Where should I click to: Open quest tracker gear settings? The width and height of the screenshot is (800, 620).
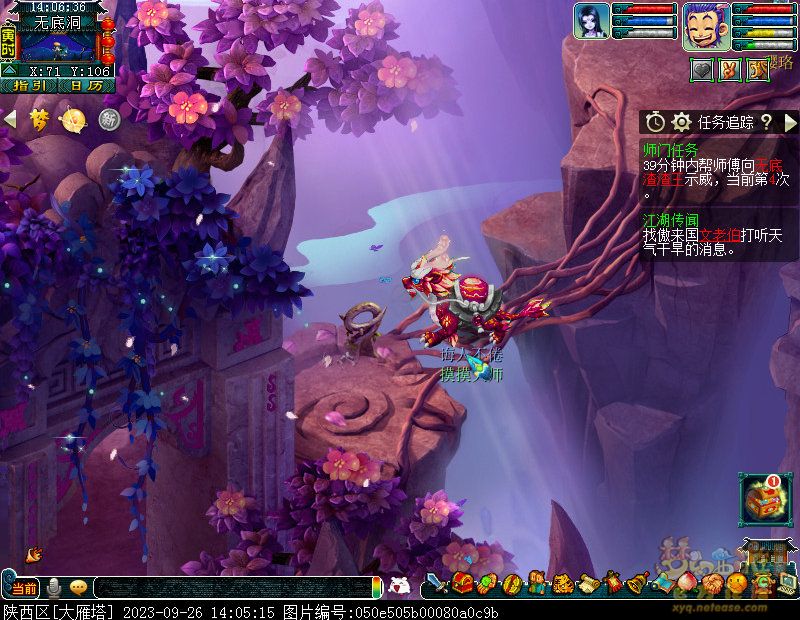click(x=682, y=122)
